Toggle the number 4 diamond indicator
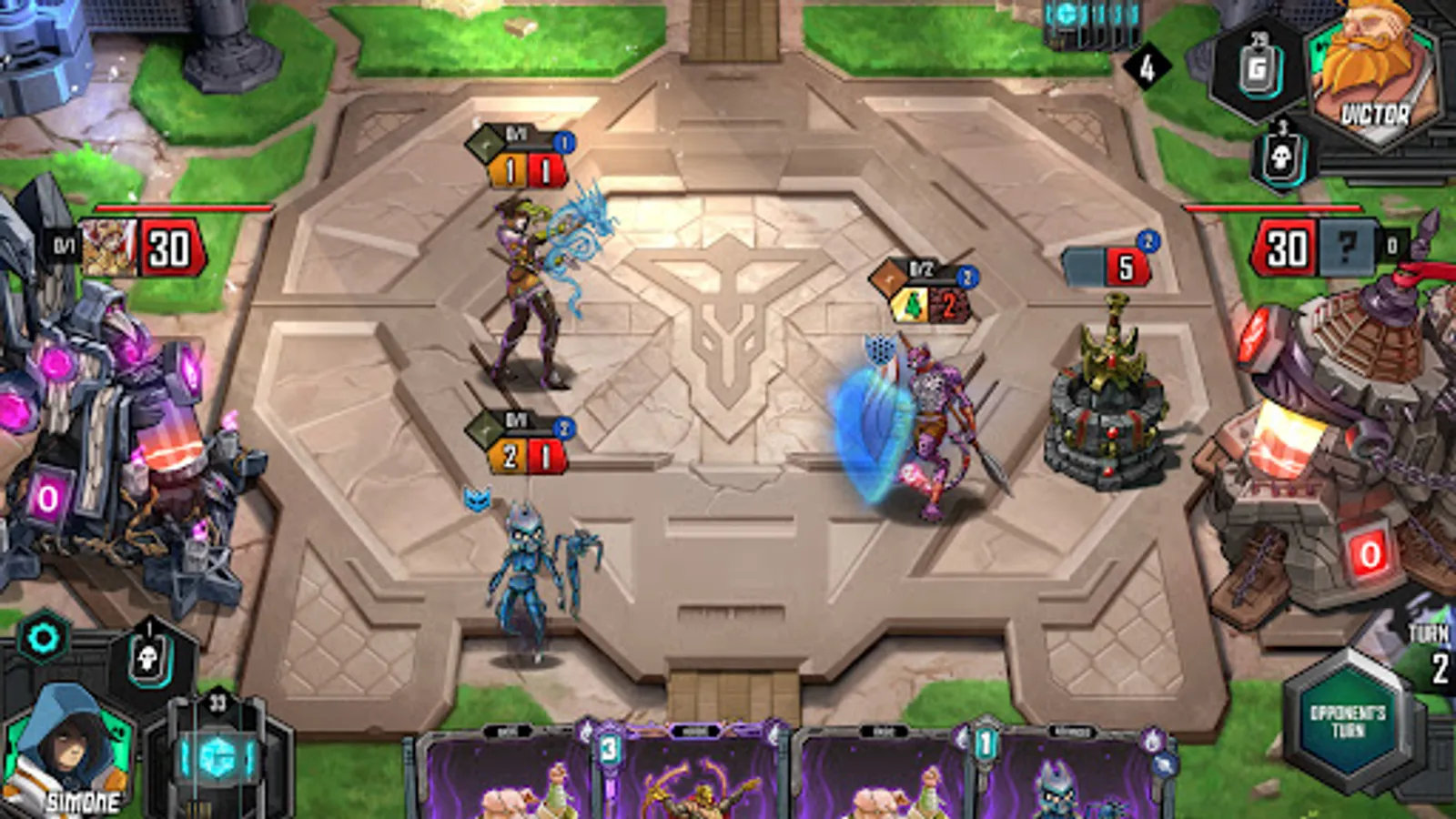The width and height of the screenshot is (1456, 819). (x=1148, y=64)
